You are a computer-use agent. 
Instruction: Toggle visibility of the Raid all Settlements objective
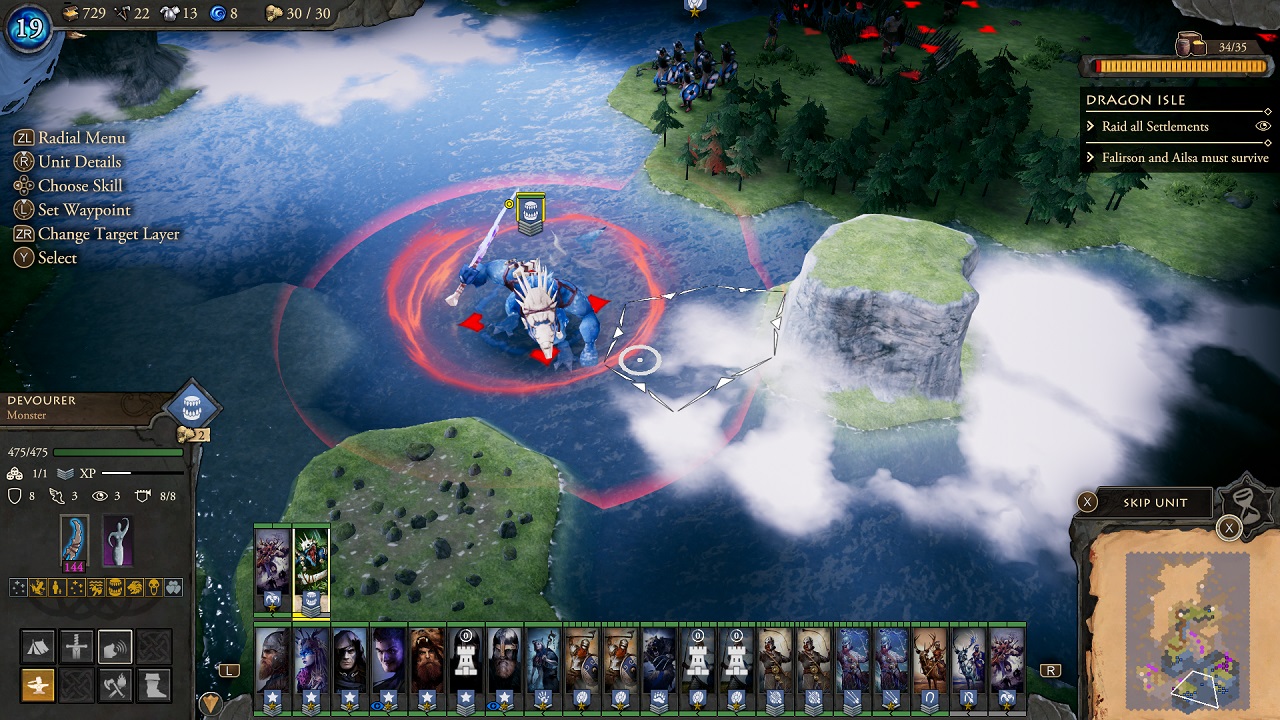pos(1262,126)
